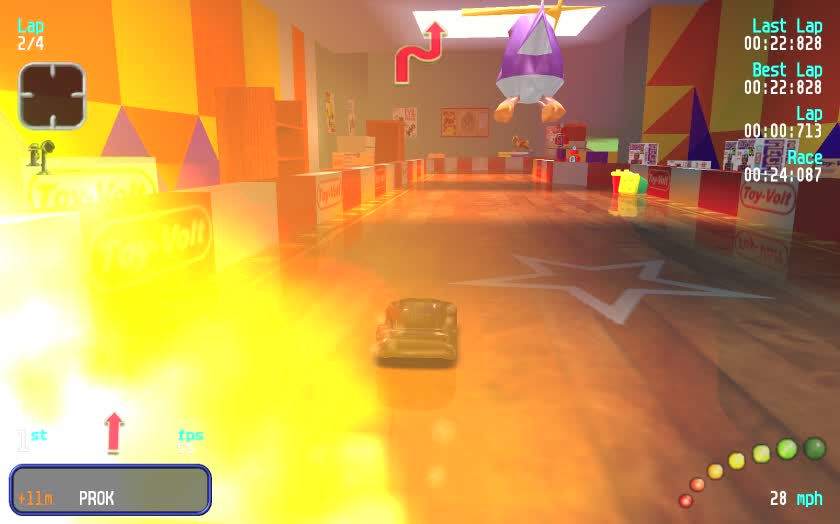Click the empty pickup item slot
This screenshot has height=524, width=840.
[52, 96]
